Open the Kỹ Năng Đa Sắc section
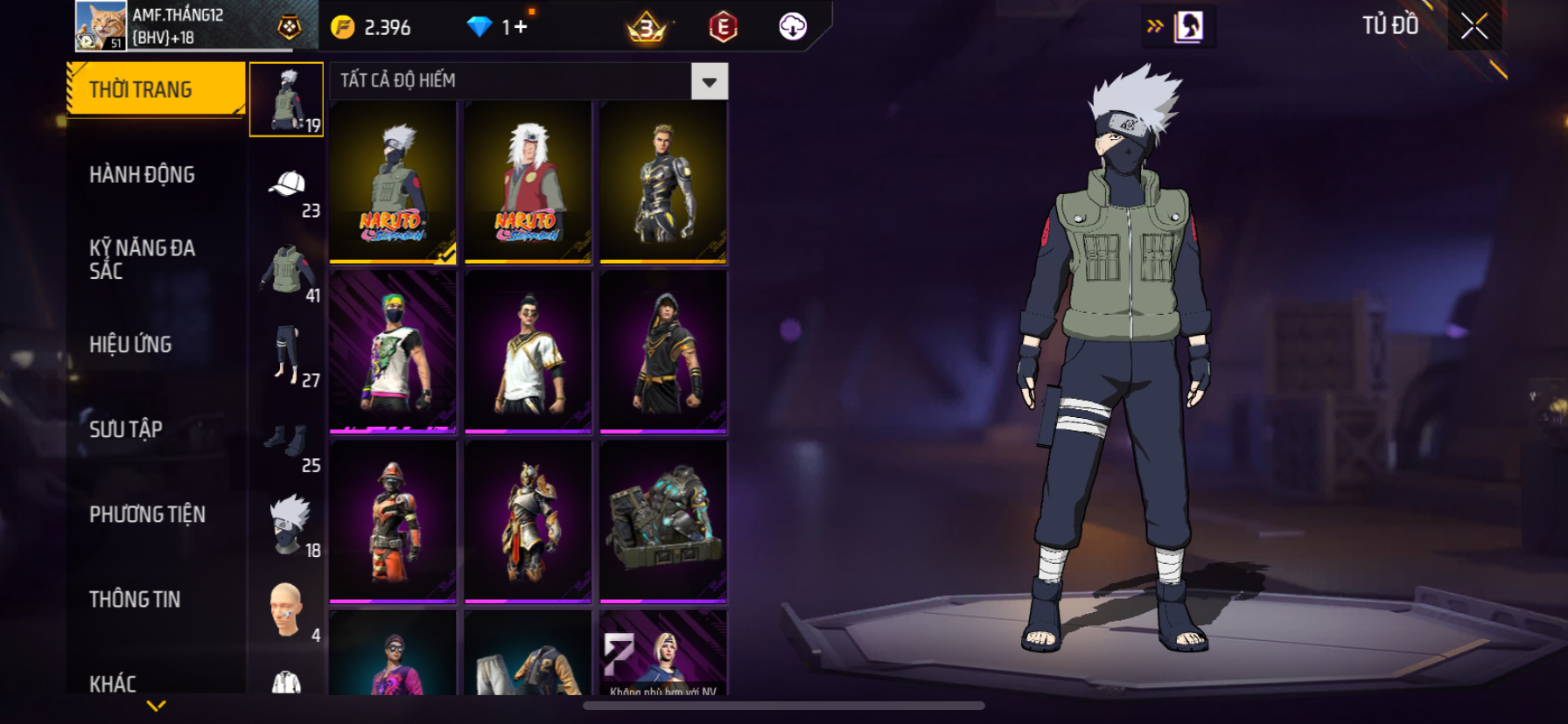The height and width of the screenshot is (724, 1568). [143, 260]
